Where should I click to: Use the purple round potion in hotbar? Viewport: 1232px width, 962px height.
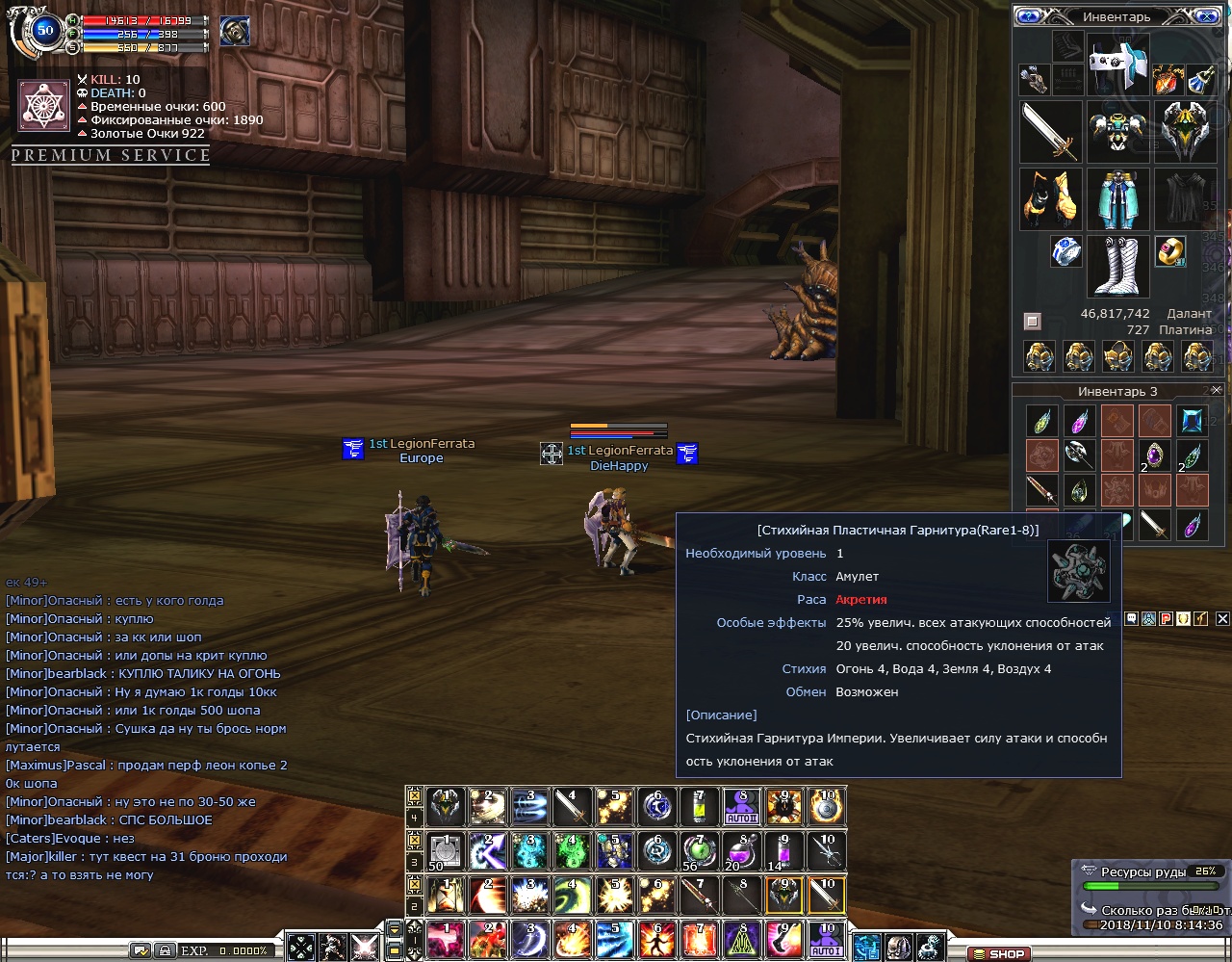pyautogui.click(x=741, y=851)
